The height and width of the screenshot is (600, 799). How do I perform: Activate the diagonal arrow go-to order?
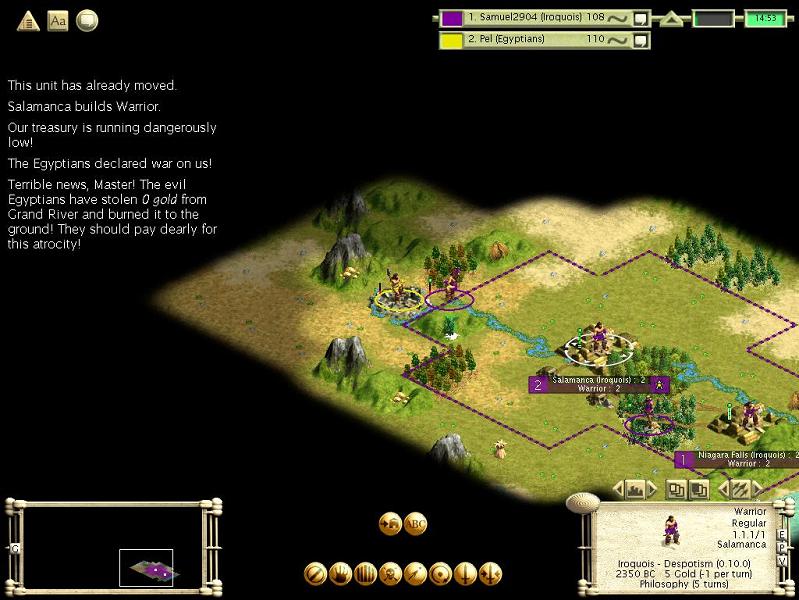(x=415, y=574)
